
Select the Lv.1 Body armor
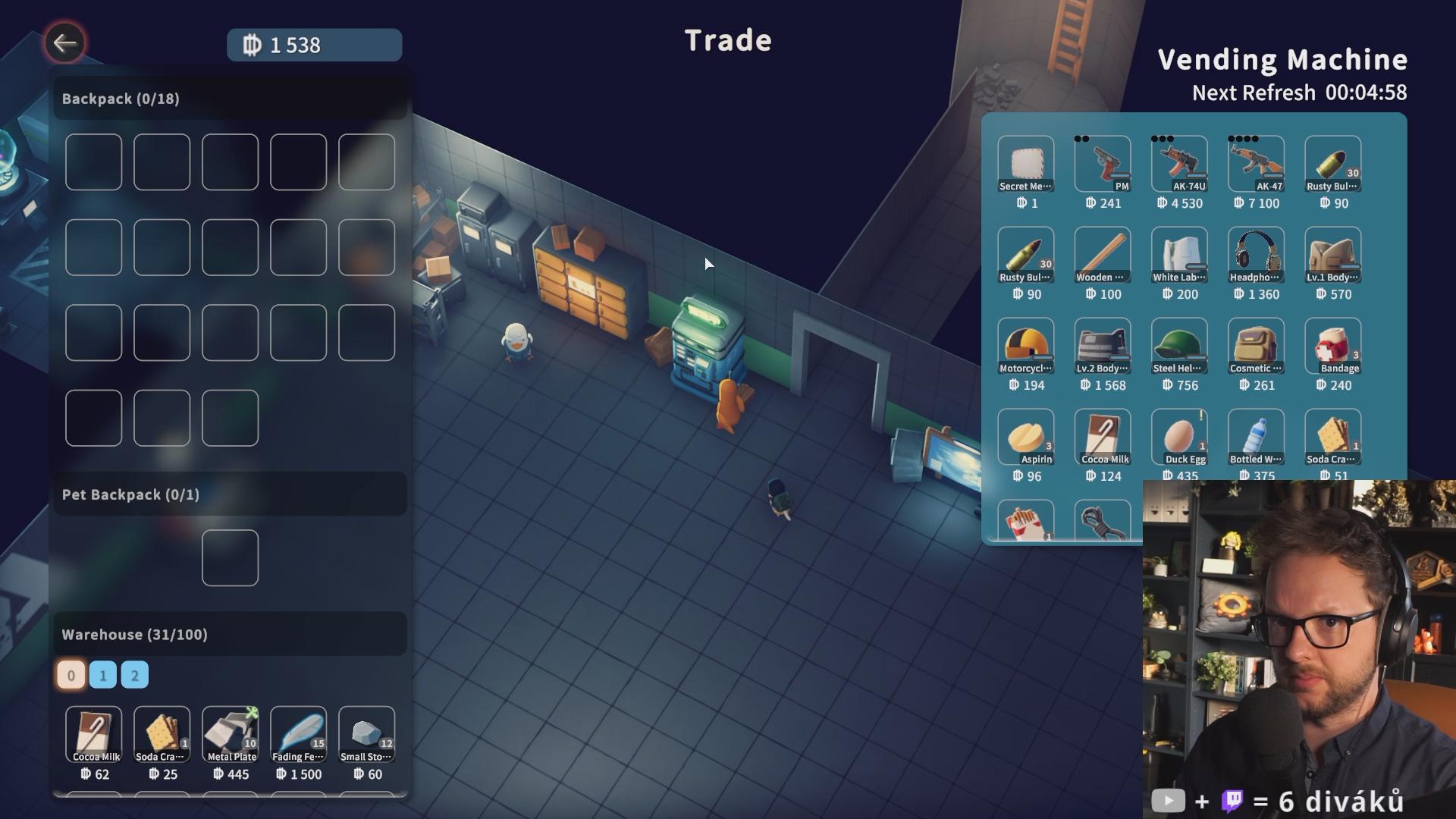[1332, 255]
